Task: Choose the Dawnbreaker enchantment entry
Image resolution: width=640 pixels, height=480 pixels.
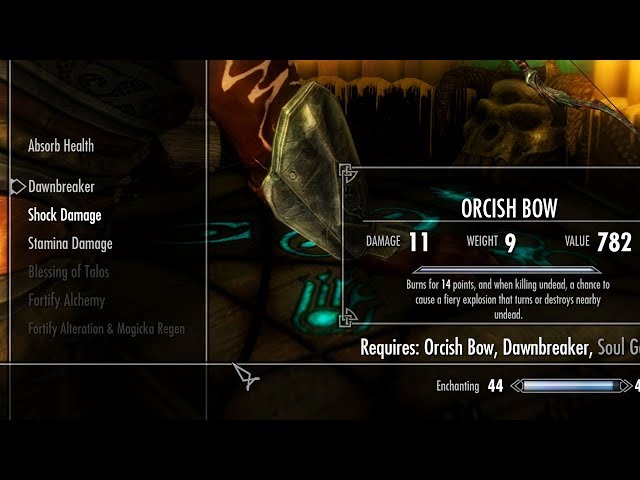Action: click(x=61, y=187)
